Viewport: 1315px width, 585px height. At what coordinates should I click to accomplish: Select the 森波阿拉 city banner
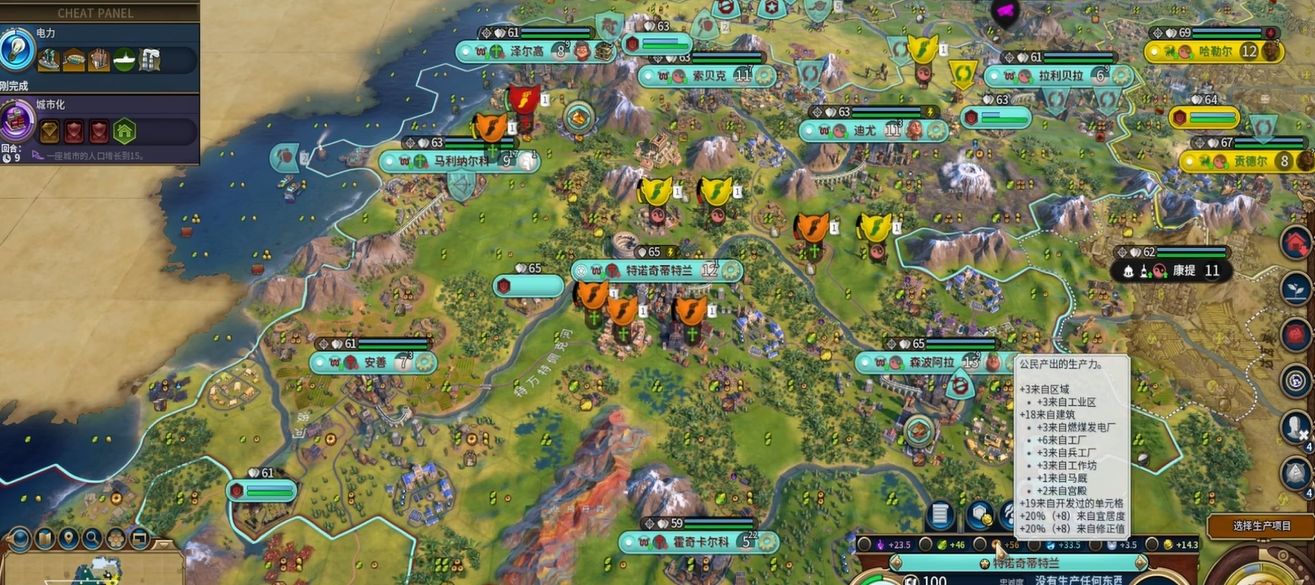tap(920, 362)
